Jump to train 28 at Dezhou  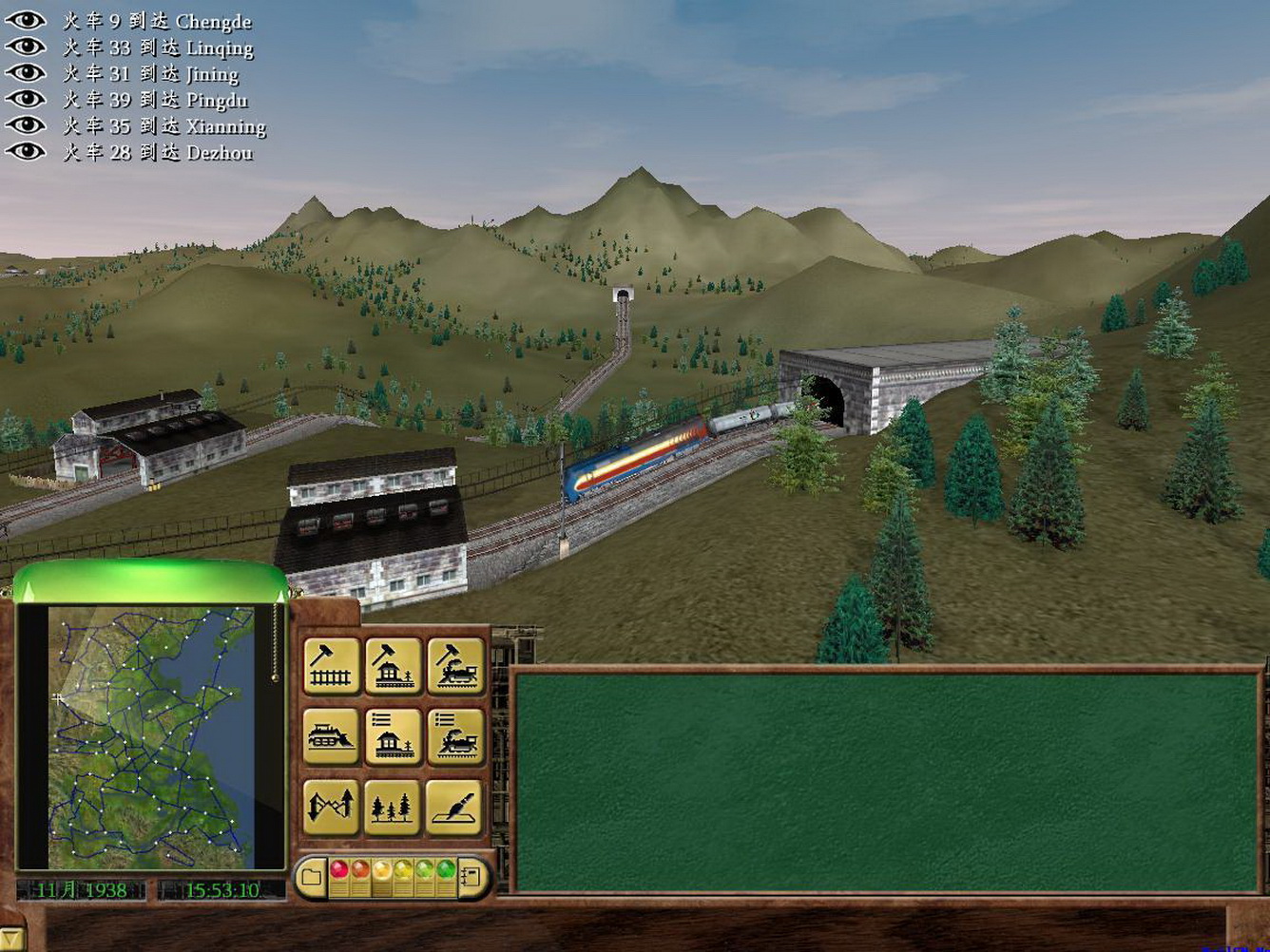26,151
